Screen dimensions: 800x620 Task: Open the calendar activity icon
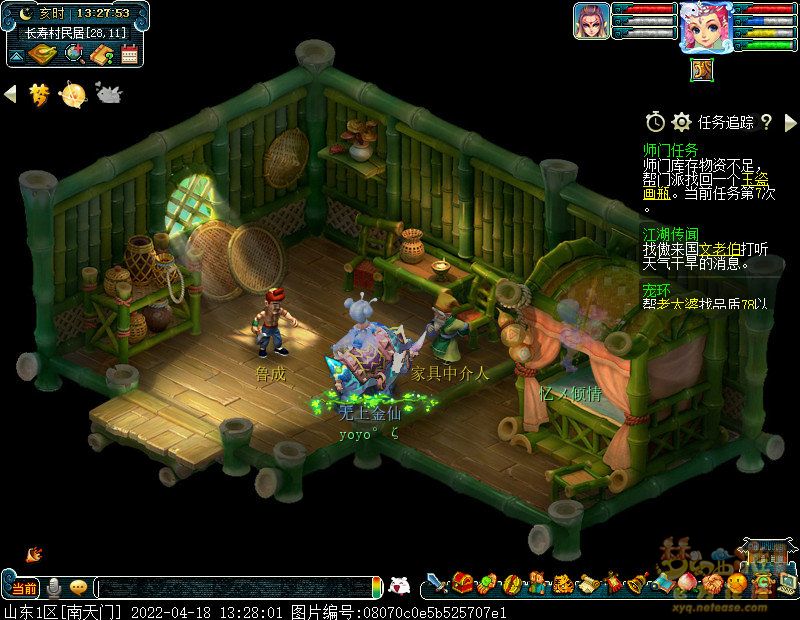pyautogui.click(x=128, y=54)
